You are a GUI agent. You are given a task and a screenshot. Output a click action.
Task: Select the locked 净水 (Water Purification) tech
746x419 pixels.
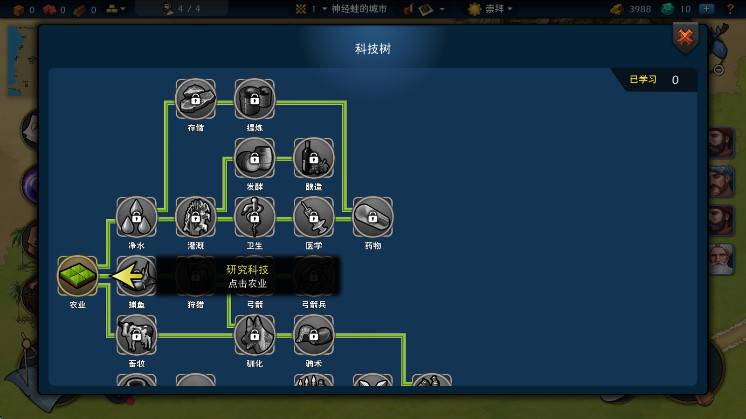tap(136, 217)
